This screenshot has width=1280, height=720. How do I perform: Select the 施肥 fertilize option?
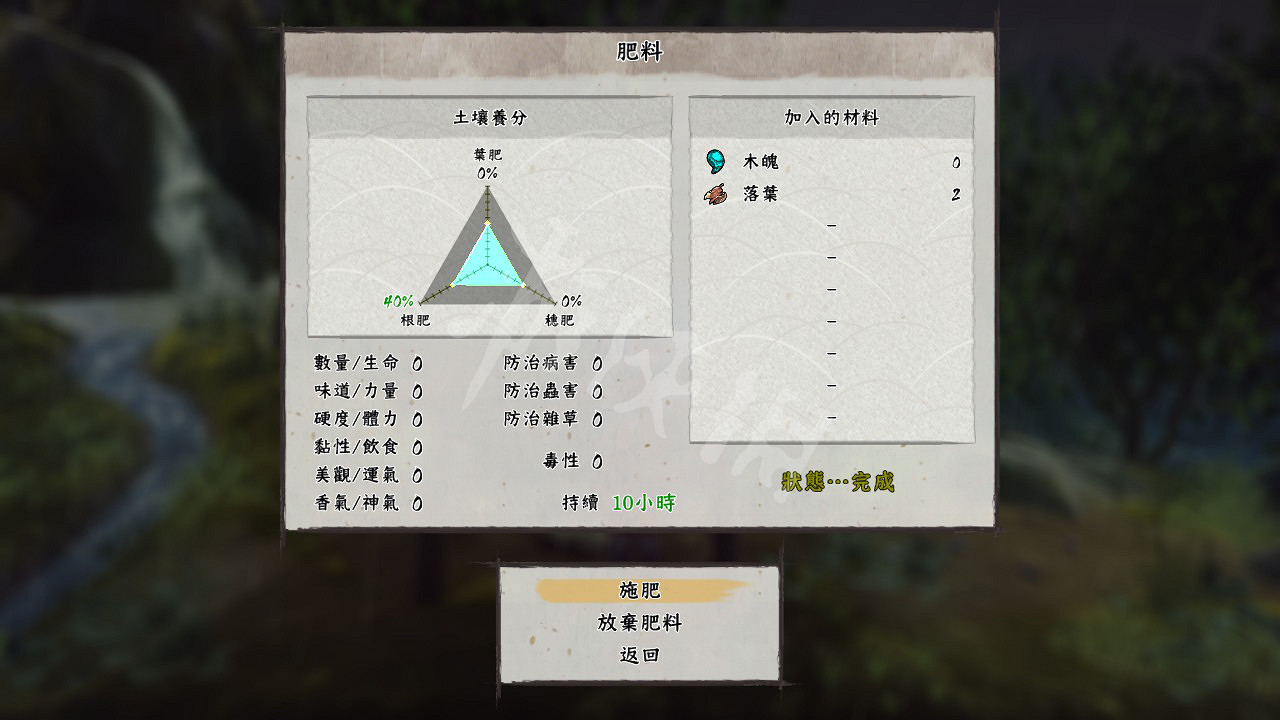pos(638,589)
